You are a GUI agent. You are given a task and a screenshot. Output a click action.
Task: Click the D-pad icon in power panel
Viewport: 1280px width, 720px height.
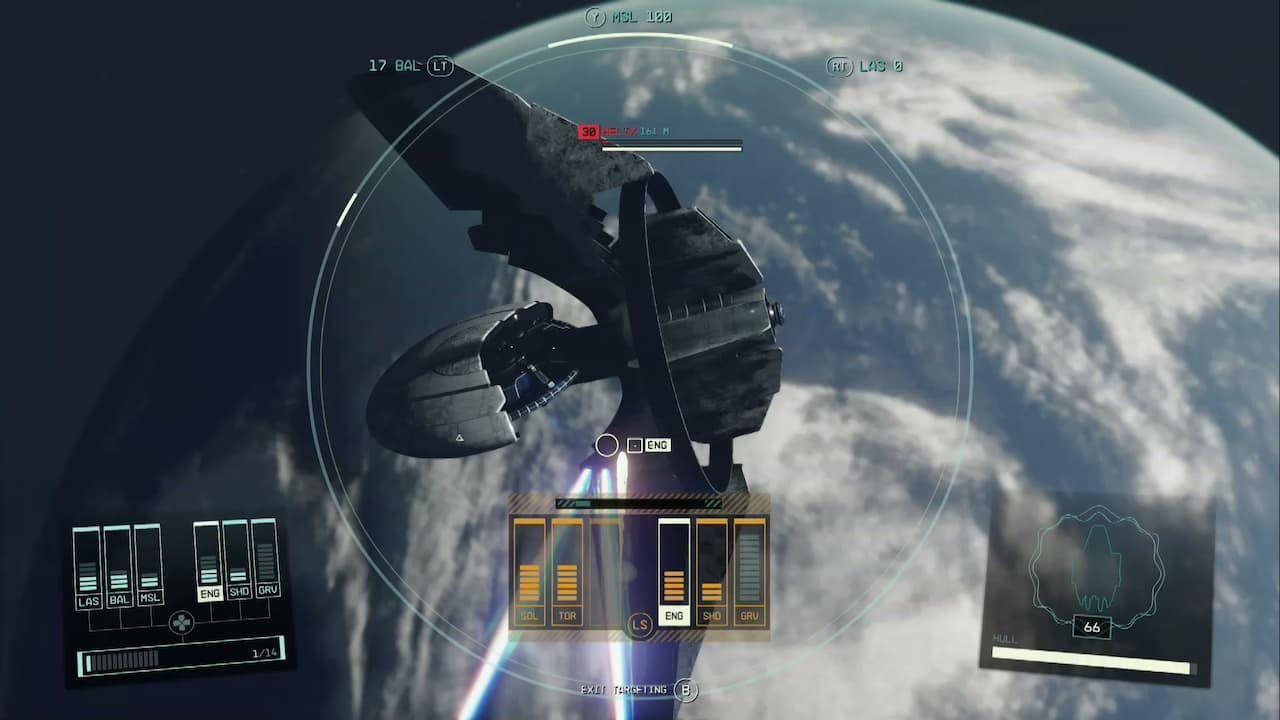pyautogui.click(x=180, y=622)
